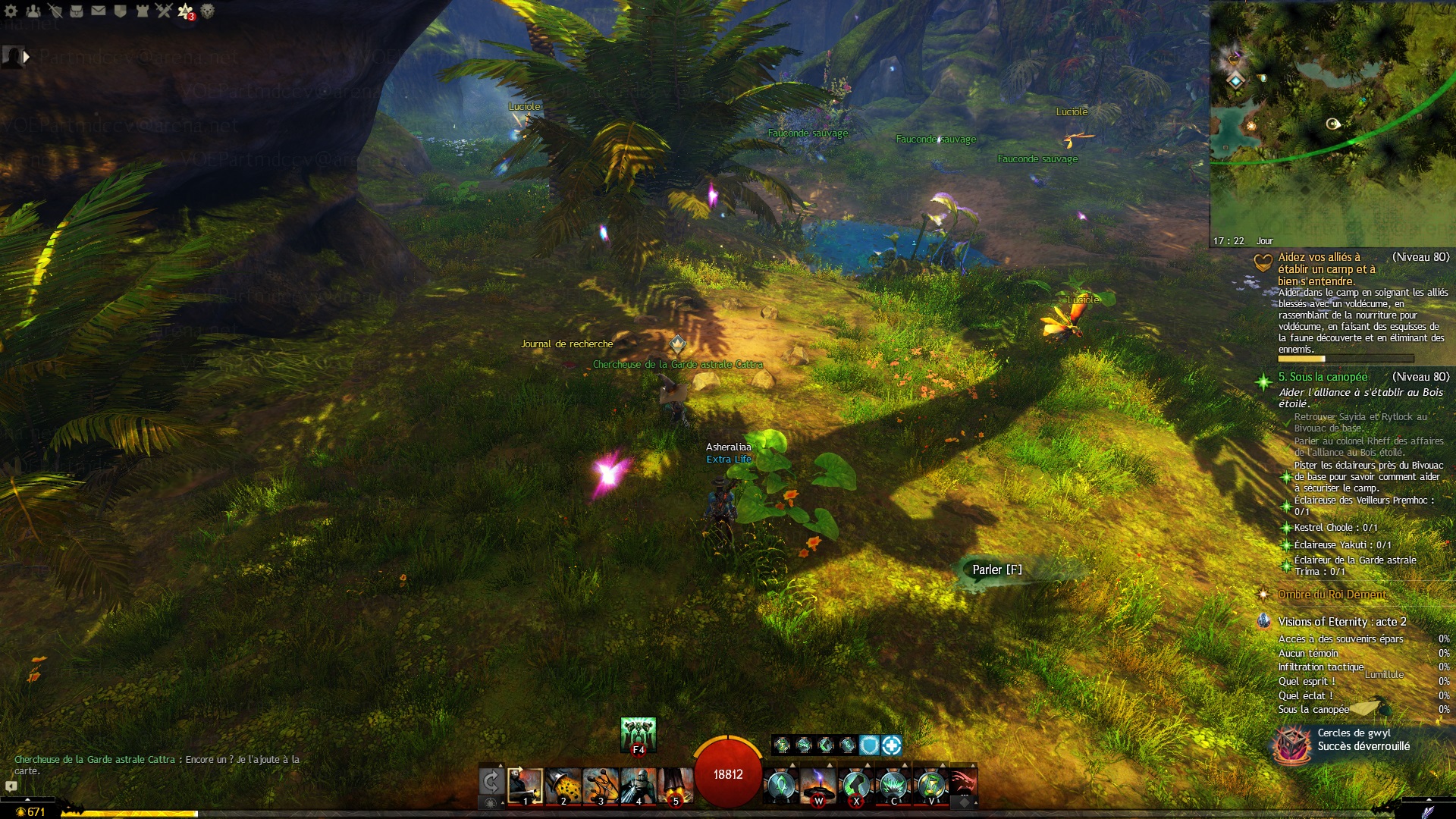Open the gear-shaped game menu

[11, 11]
